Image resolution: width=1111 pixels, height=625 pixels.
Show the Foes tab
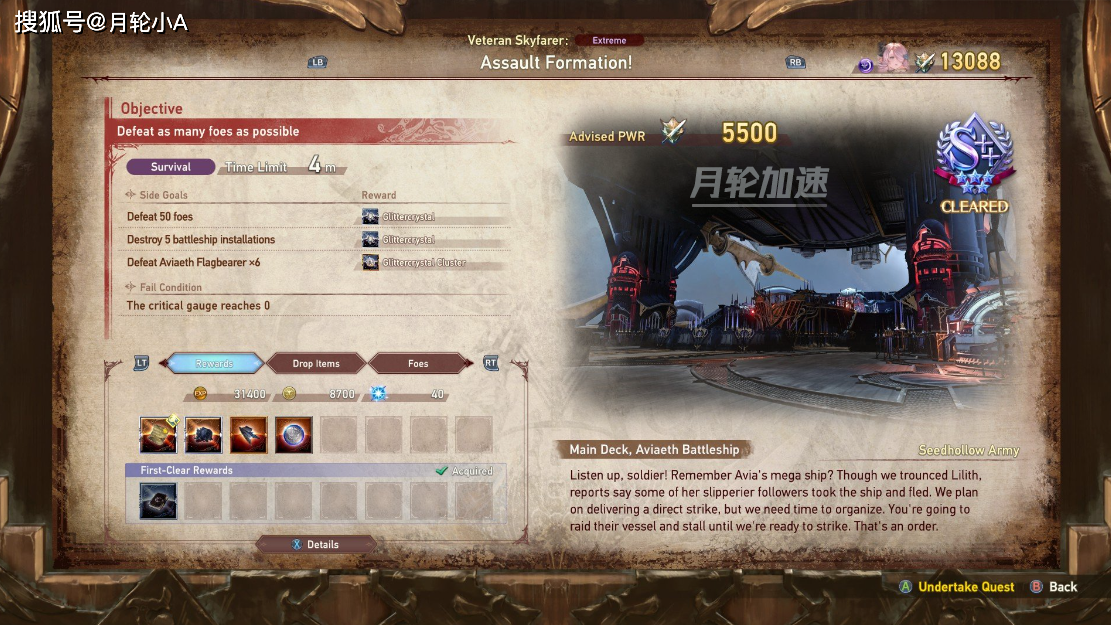pos(418,364)
